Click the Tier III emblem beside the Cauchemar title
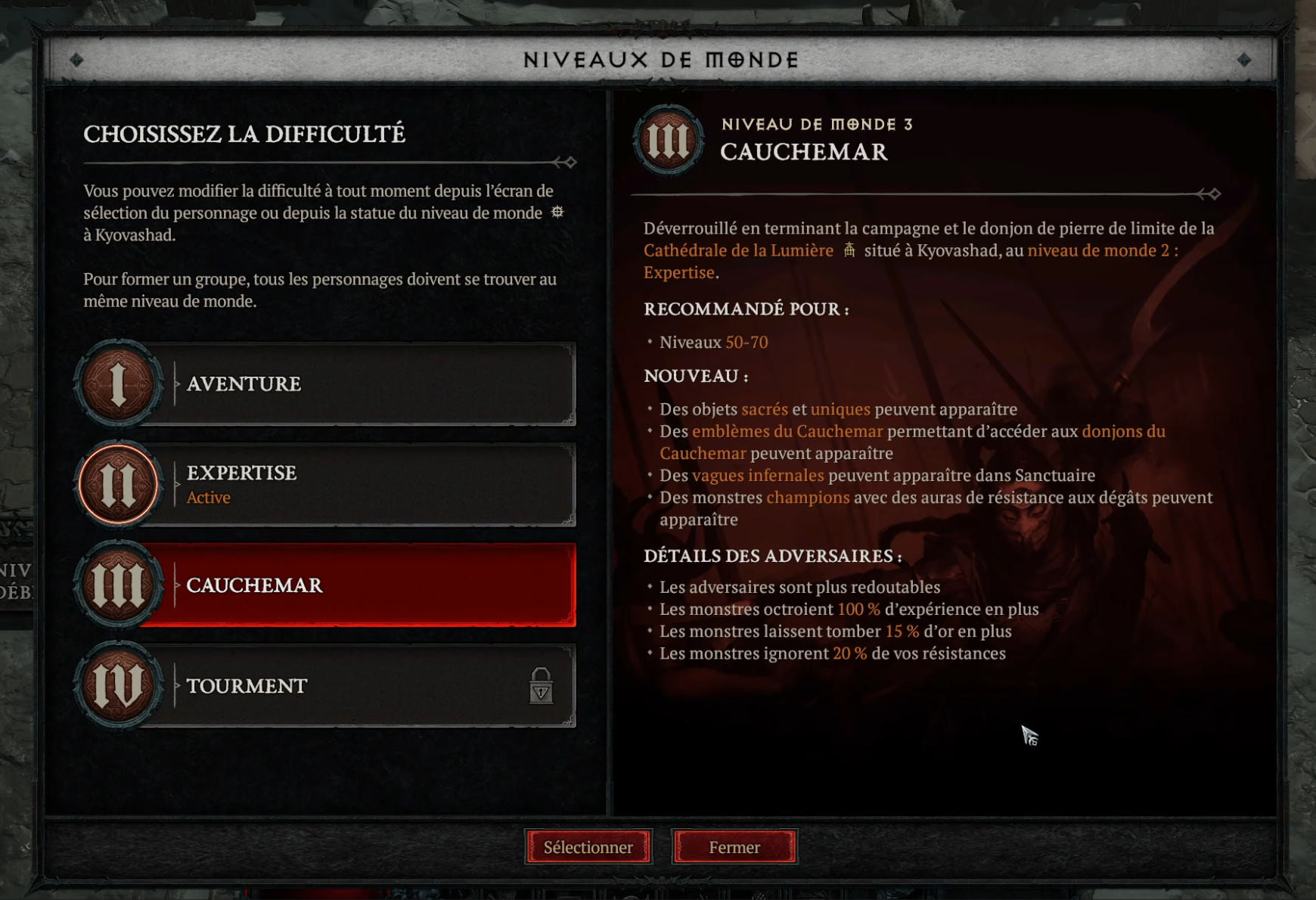The width and height of the screenshot is (1316, 900). [669, 140]
